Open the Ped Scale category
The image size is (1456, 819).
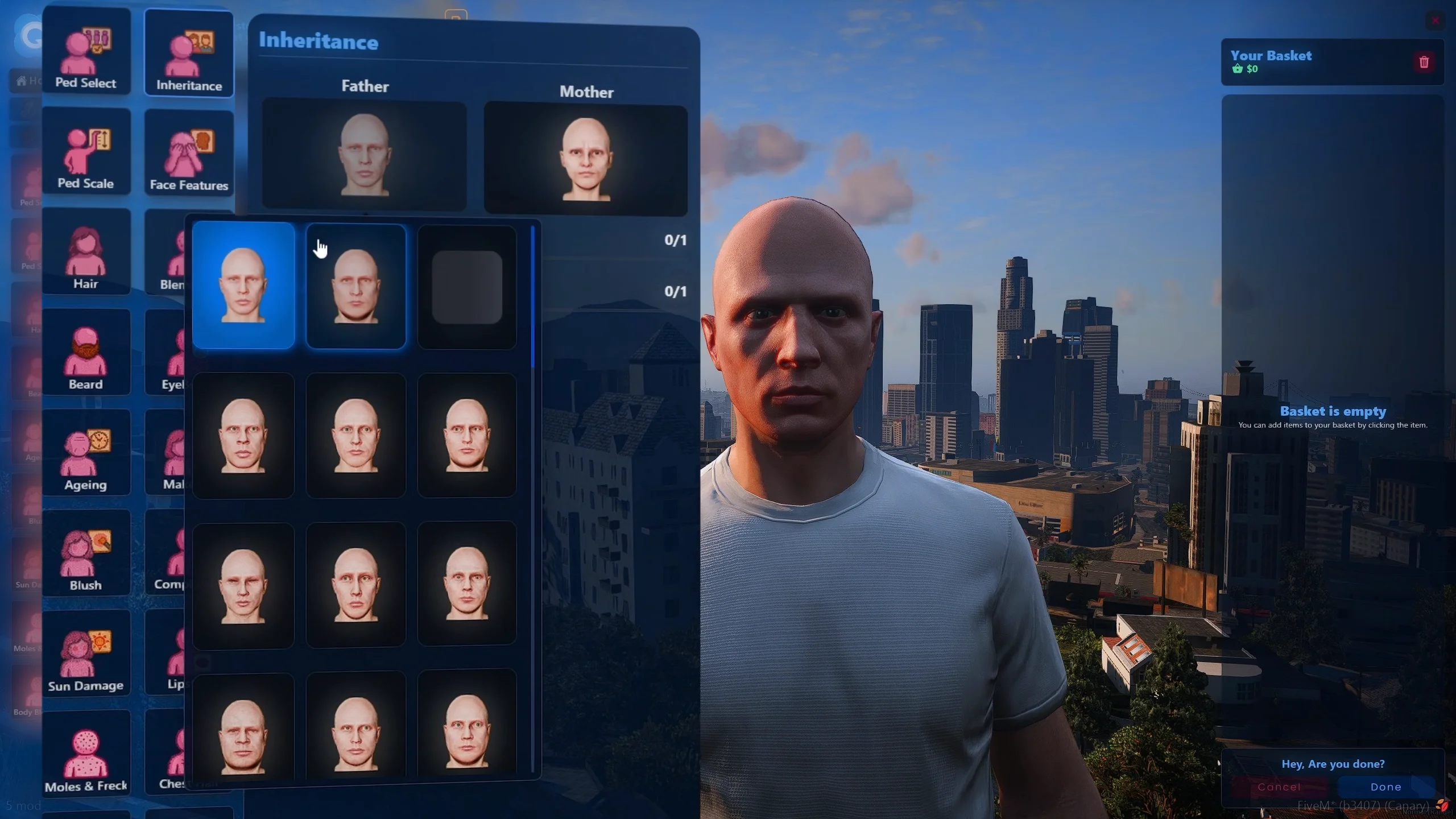[x=86, y=151]
